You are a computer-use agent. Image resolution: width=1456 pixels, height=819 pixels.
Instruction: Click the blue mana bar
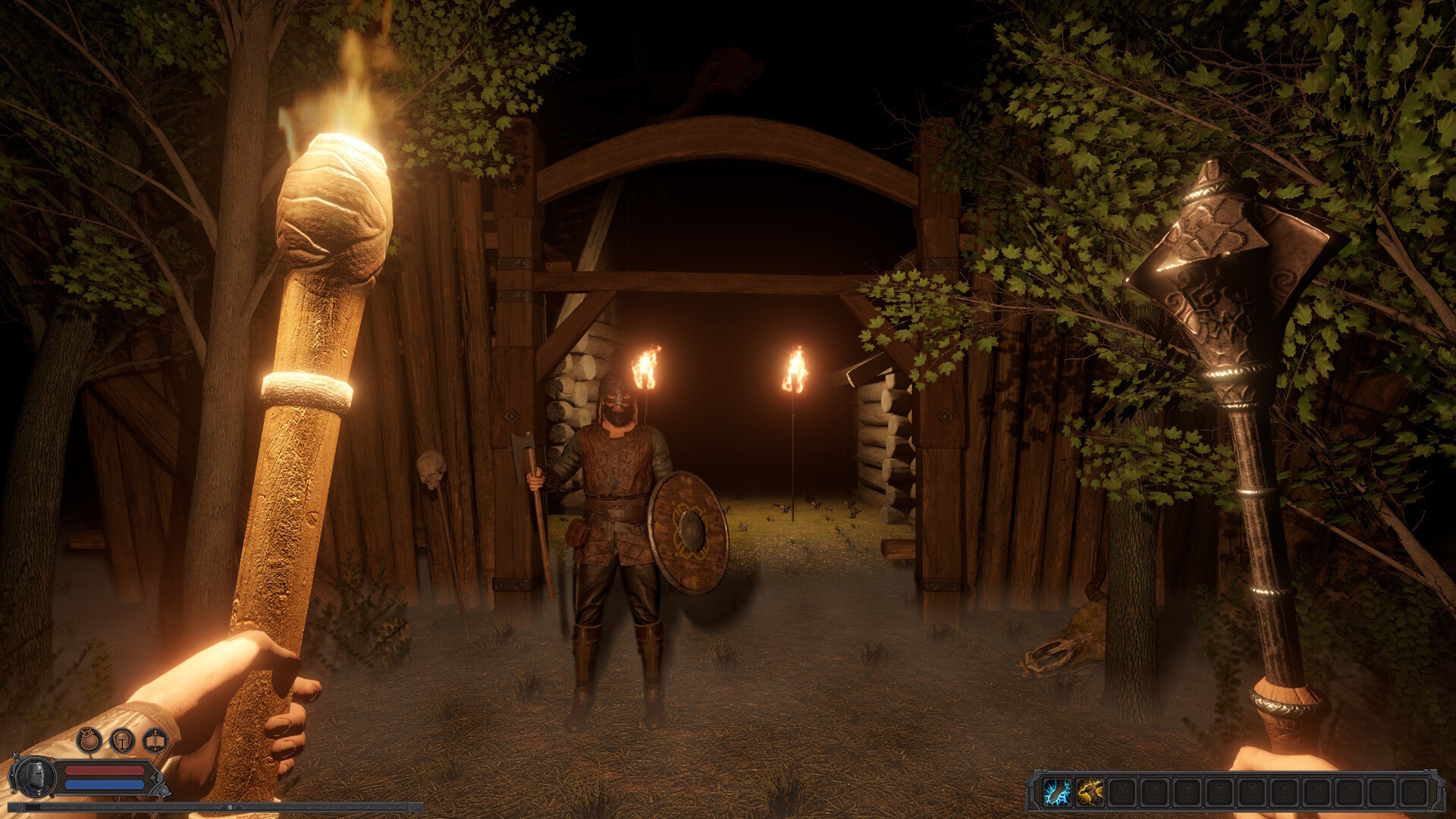pyautogui.click(x=105, y=784)
